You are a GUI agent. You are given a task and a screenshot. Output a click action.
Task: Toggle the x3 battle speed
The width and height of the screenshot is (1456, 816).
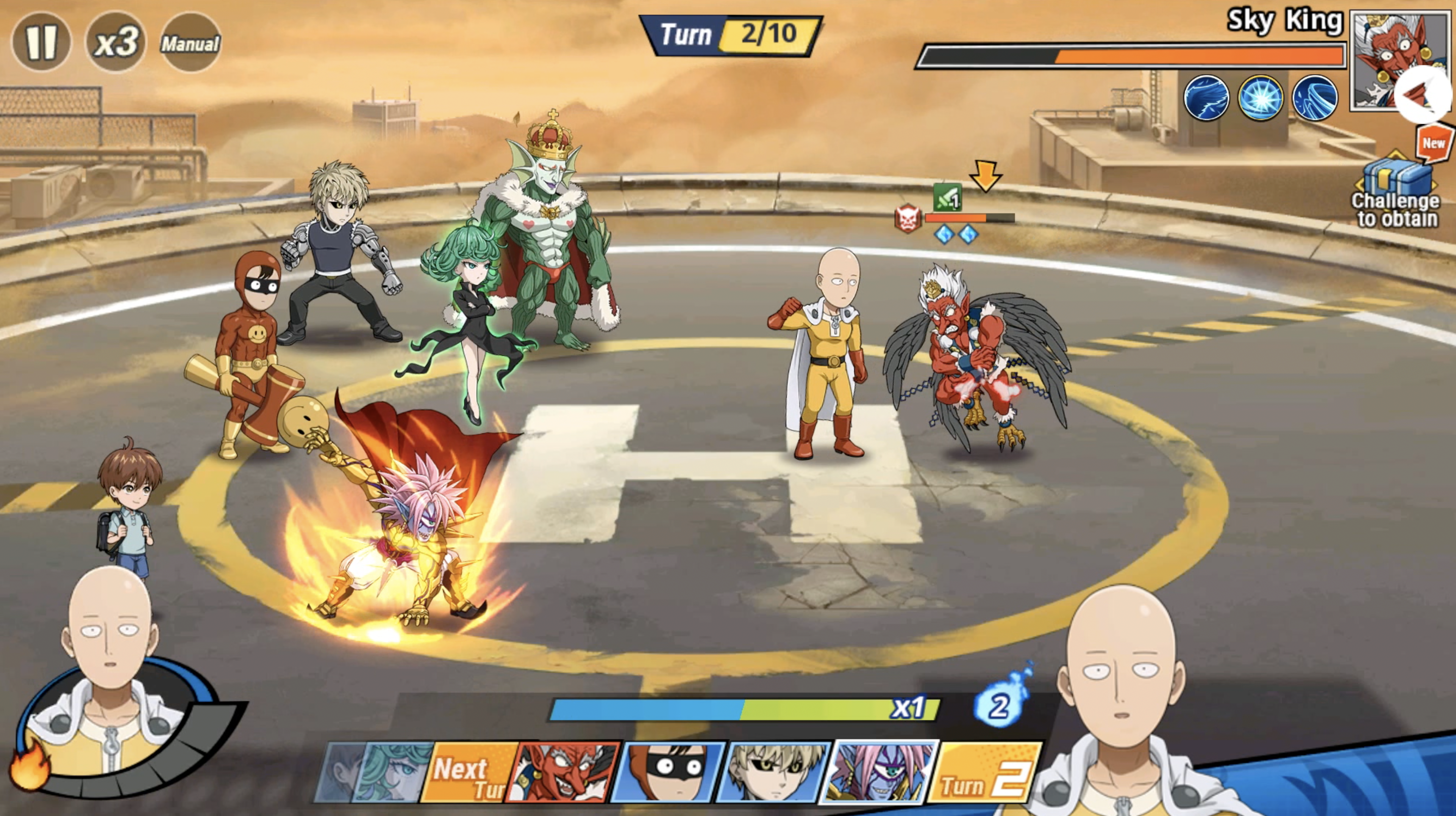tap(116, 42)
